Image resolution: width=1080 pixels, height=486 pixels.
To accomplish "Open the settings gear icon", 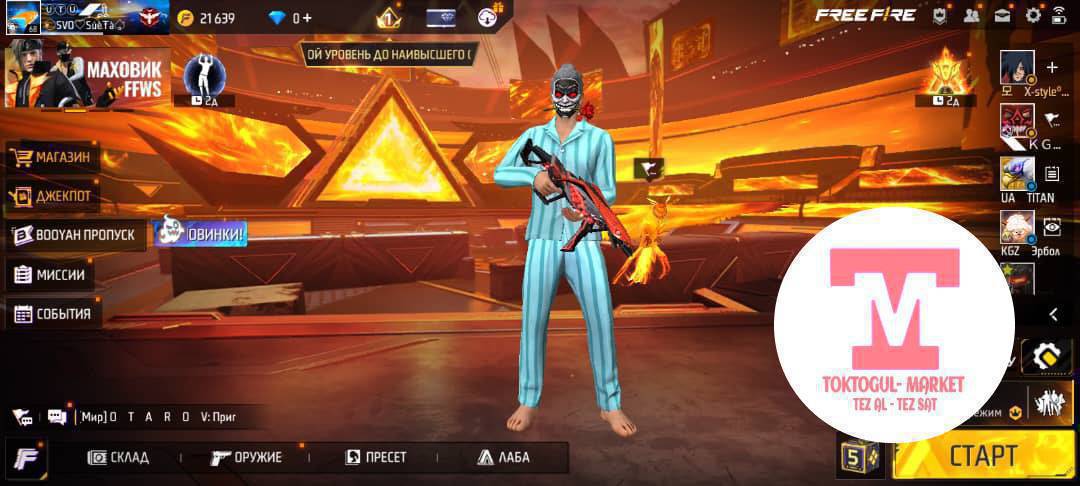I will coord(1033,15).
